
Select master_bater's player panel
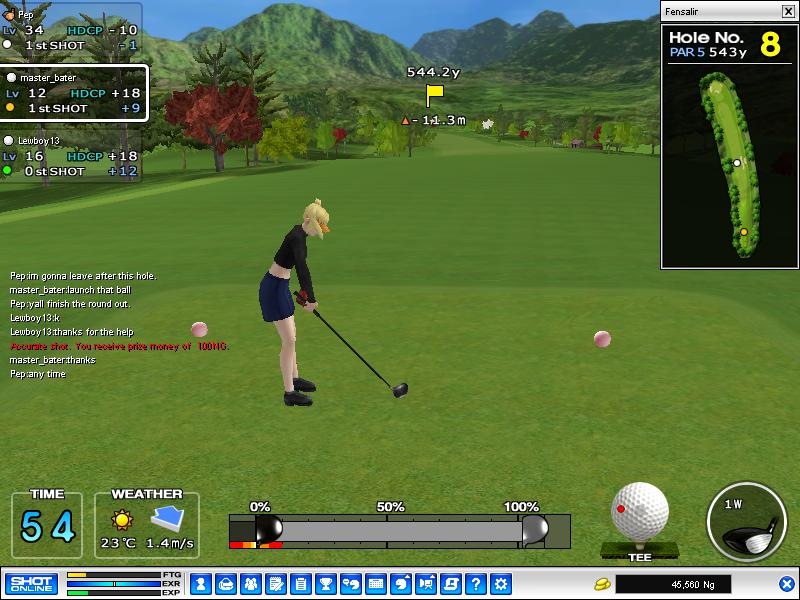click(x=73, y=93)
